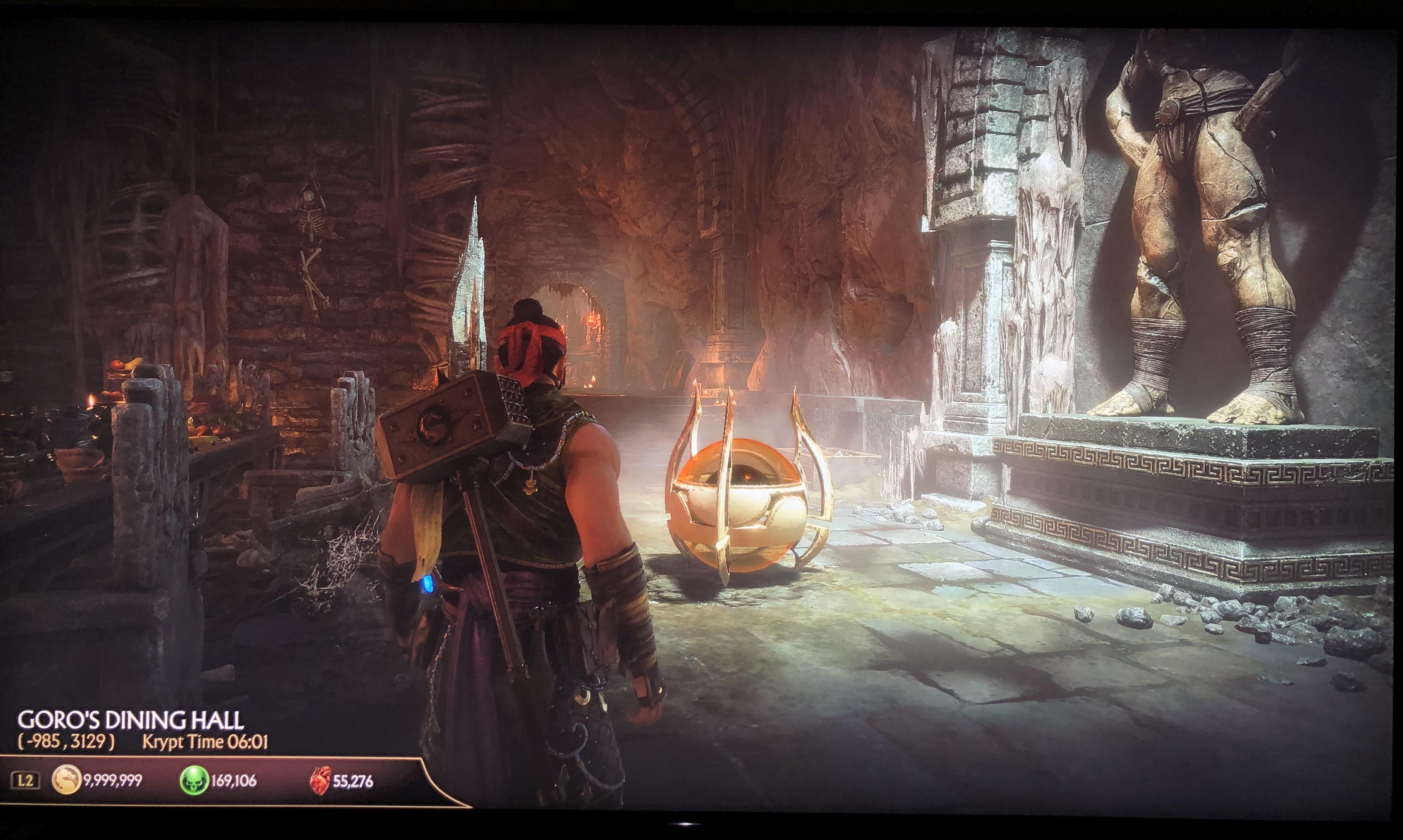Viewport: 1403px width, 840px height.
Task: Select the green Soul Fragments skull icon
Action: click(x=193, y=781)
